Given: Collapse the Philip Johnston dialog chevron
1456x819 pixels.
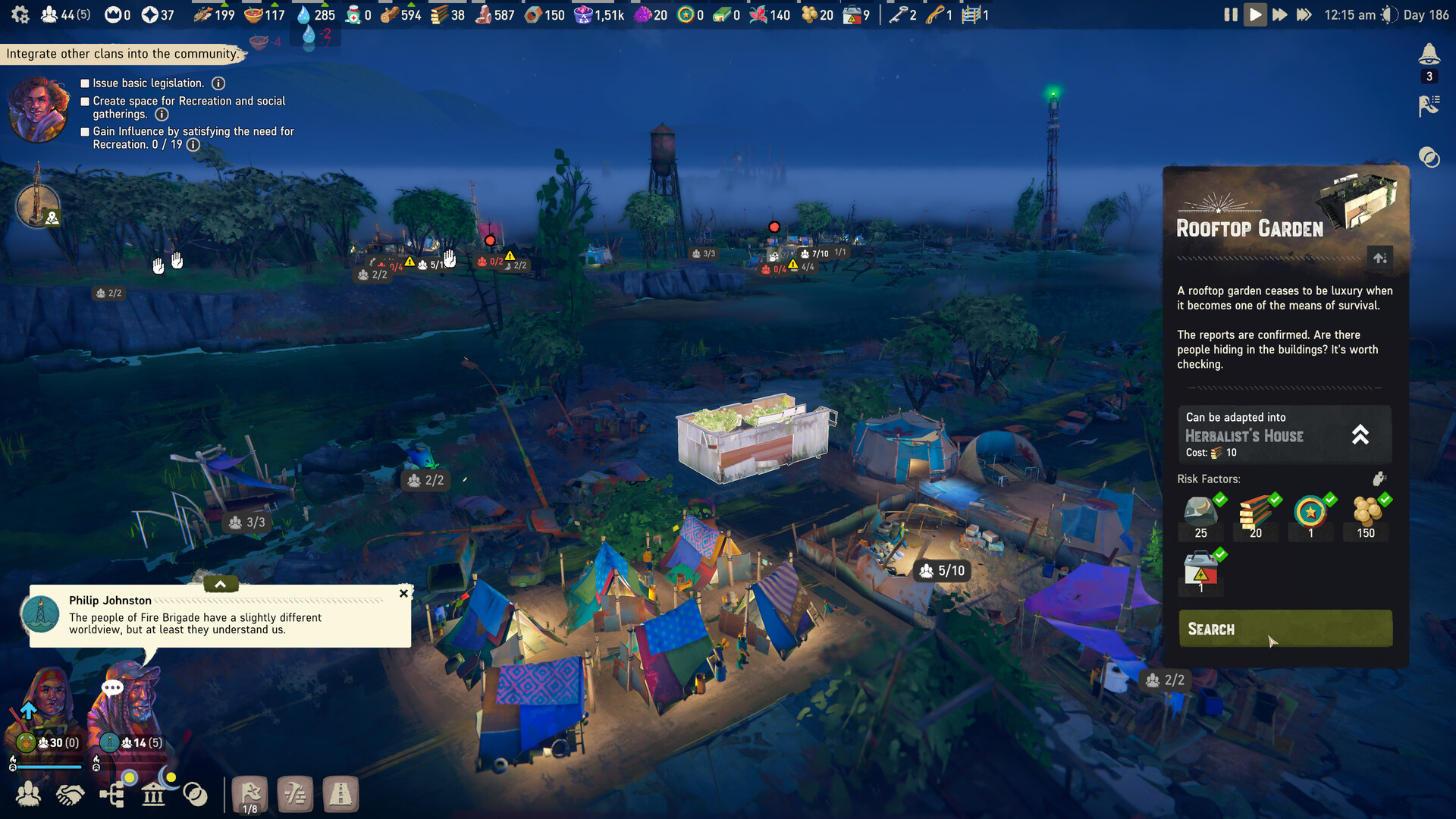Looking at the screenshot, I should (220, 584).
